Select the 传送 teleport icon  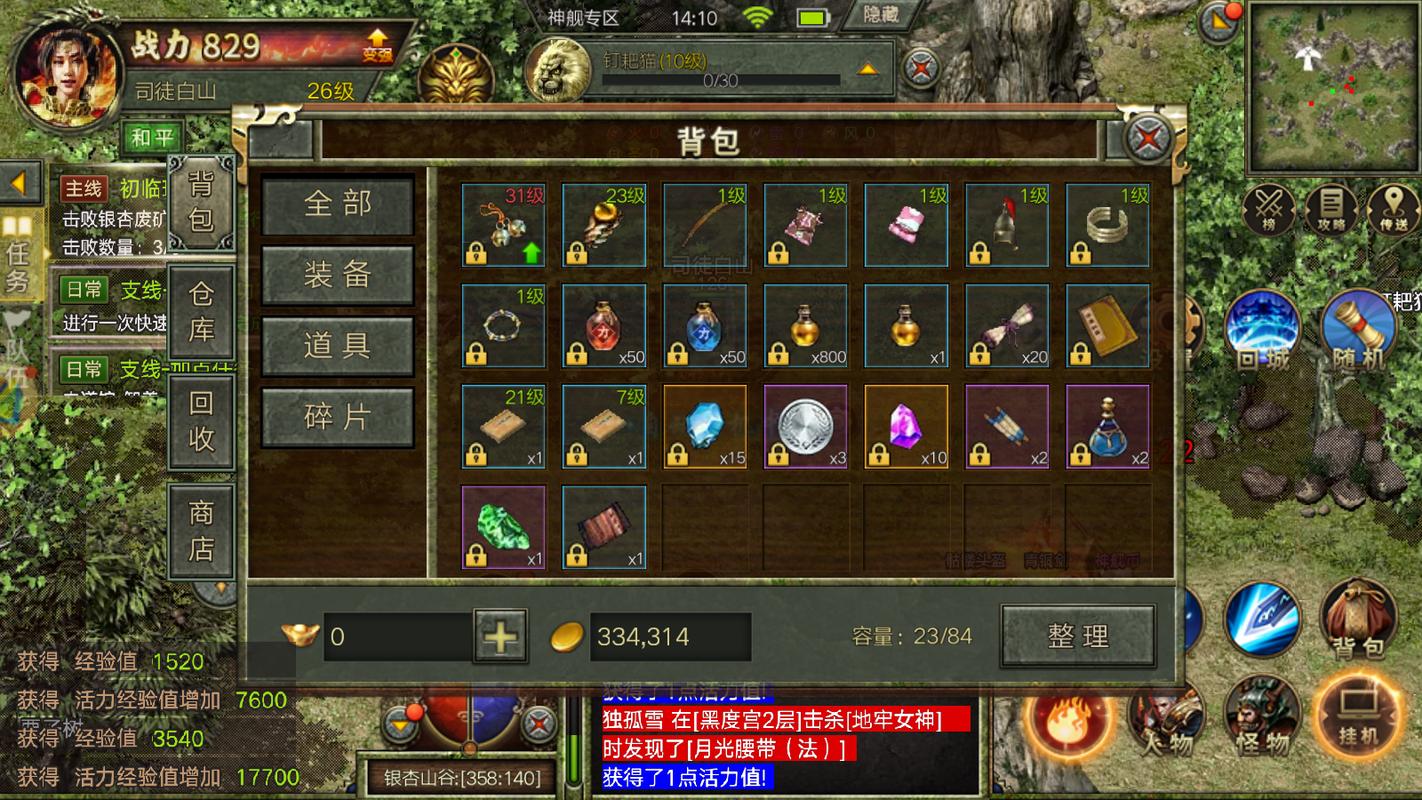(x=1391, y=211)
